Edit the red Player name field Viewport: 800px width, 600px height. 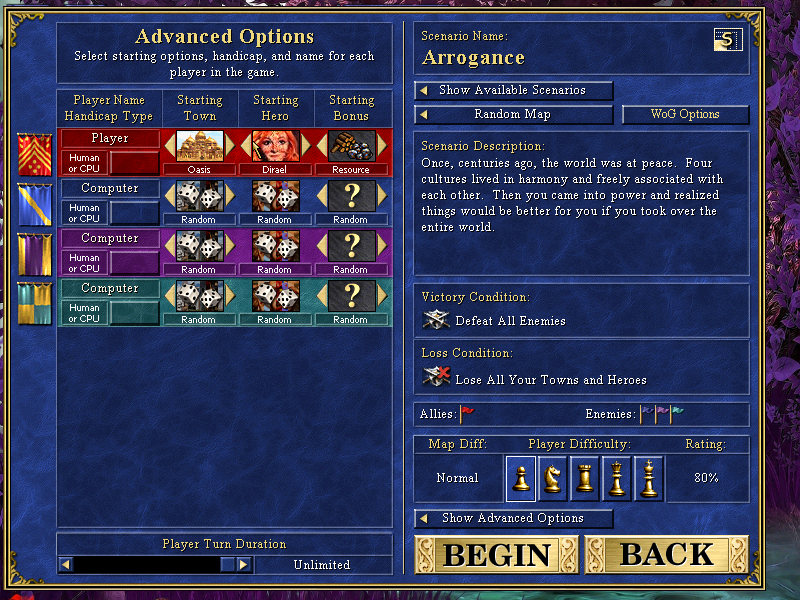(x=110, y=138)
